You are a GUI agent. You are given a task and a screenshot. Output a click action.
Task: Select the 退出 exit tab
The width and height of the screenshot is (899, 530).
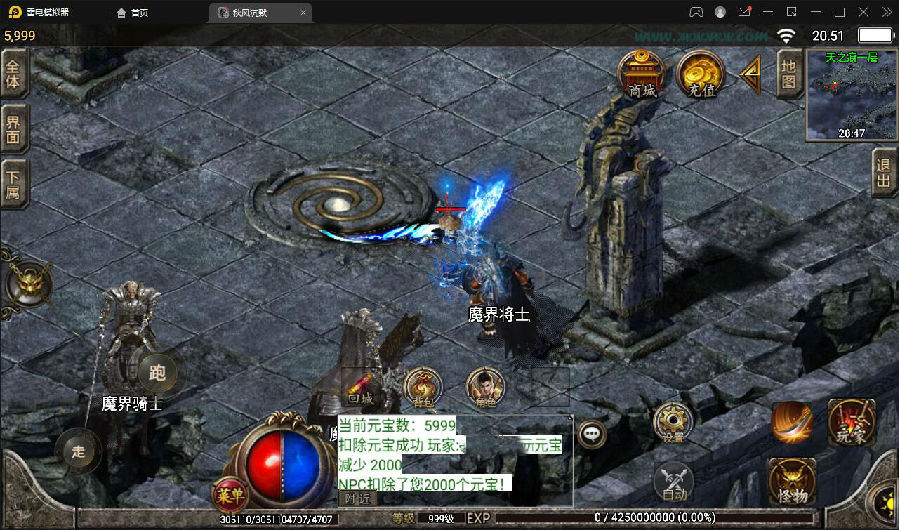click(x=884, y=173)
